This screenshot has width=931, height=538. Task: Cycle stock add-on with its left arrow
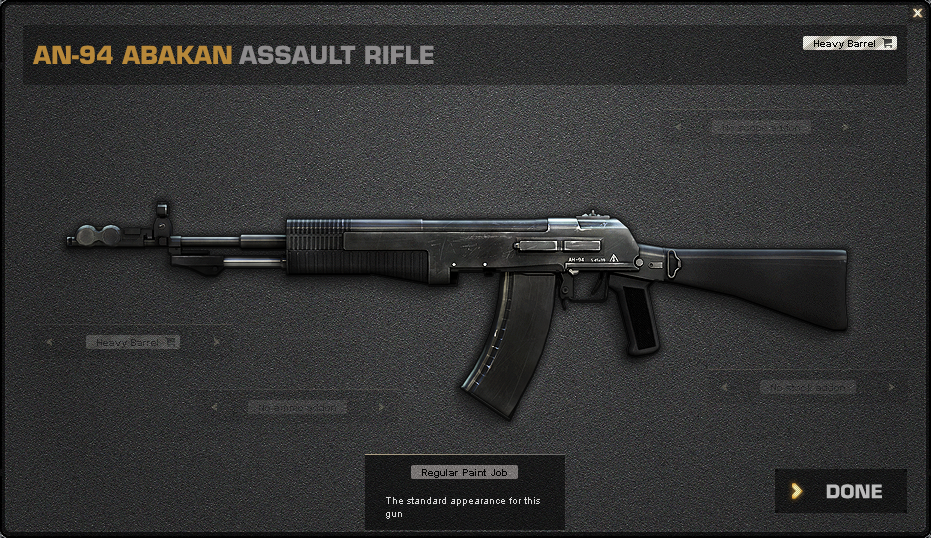[723, 386]
